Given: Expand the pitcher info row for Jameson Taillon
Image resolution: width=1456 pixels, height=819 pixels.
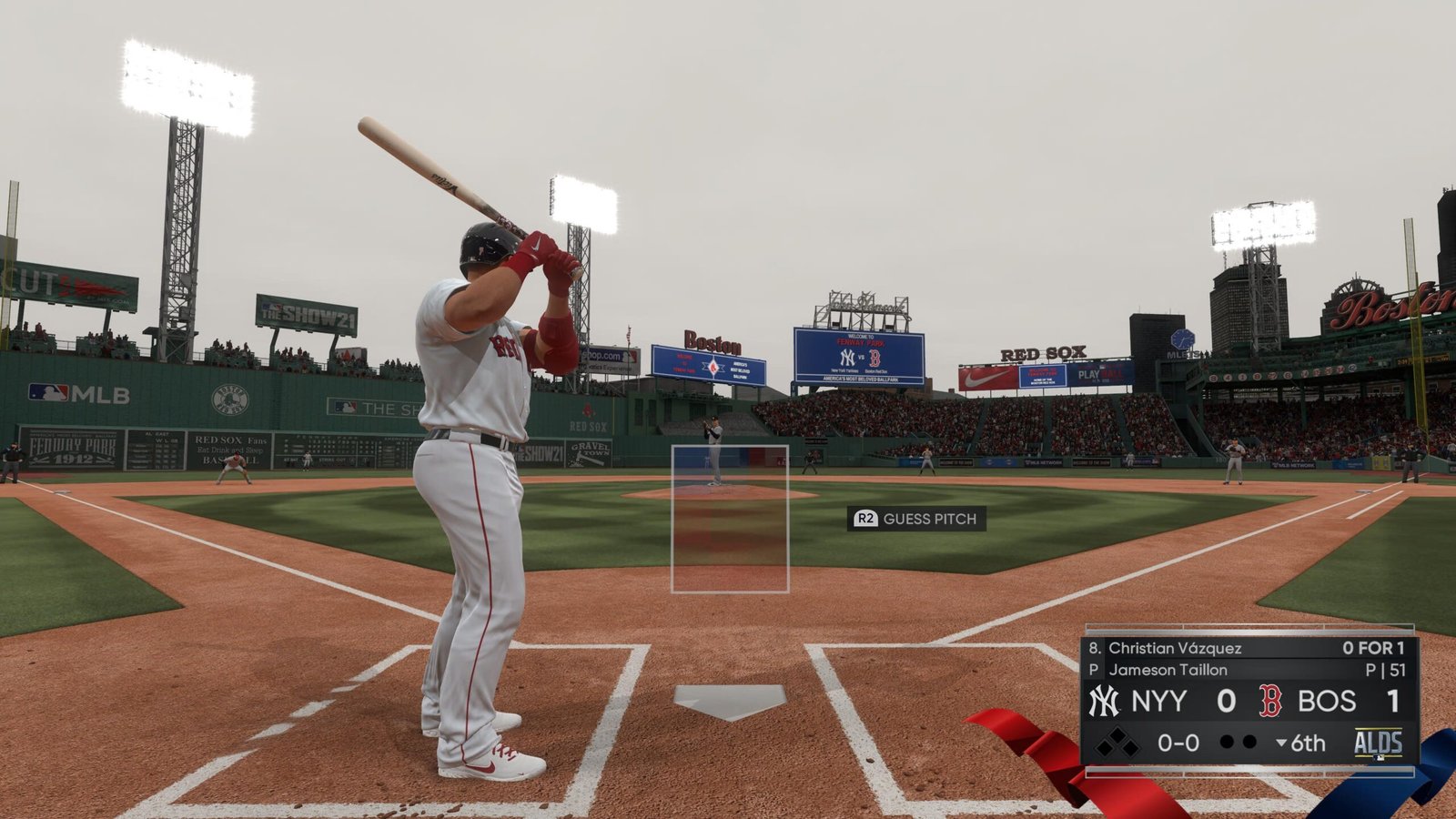Looking at the screenshot, I should (1169, 669).
